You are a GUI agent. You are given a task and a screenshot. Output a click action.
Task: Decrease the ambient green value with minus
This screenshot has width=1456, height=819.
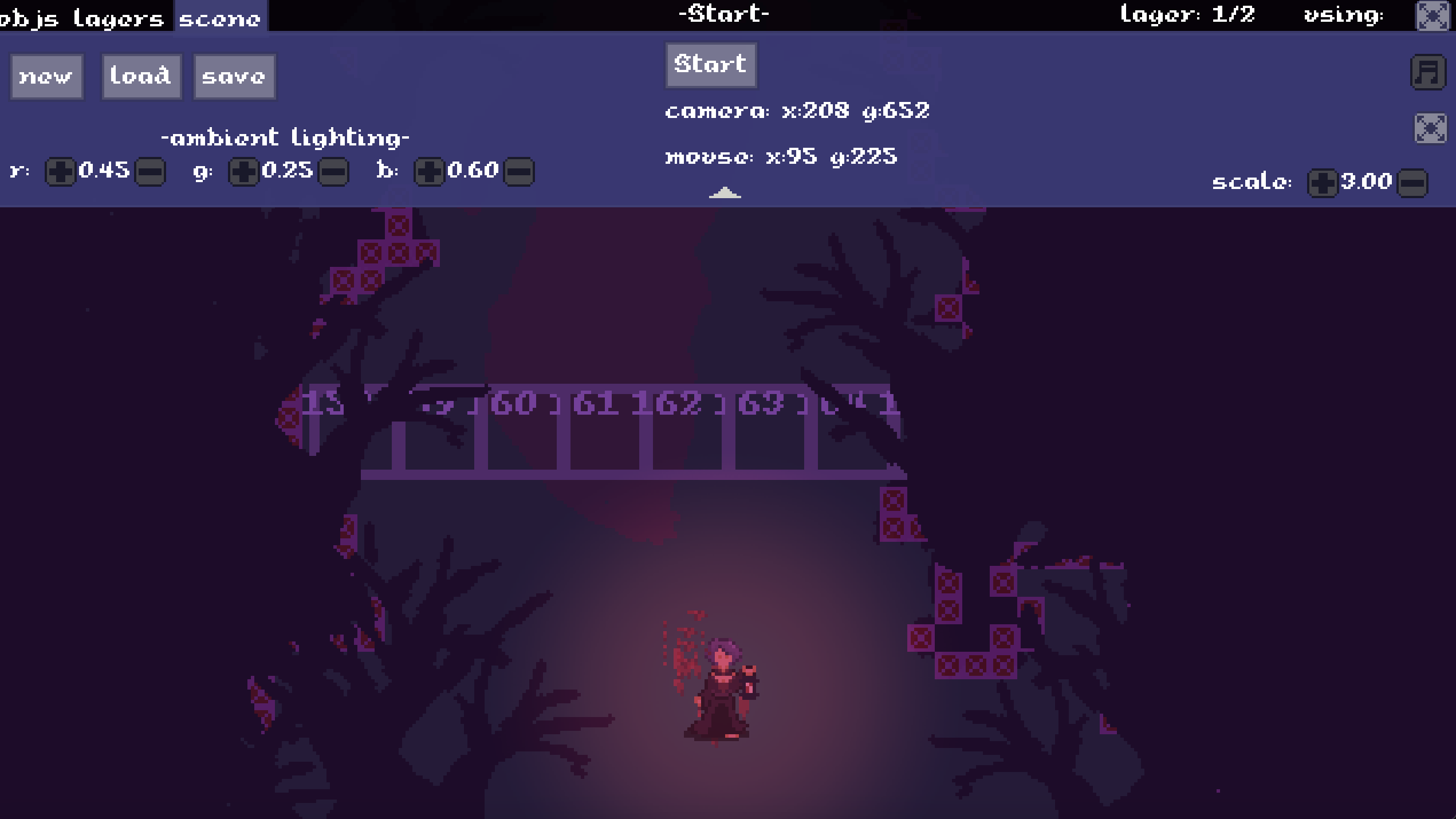(x=333, y=170)
